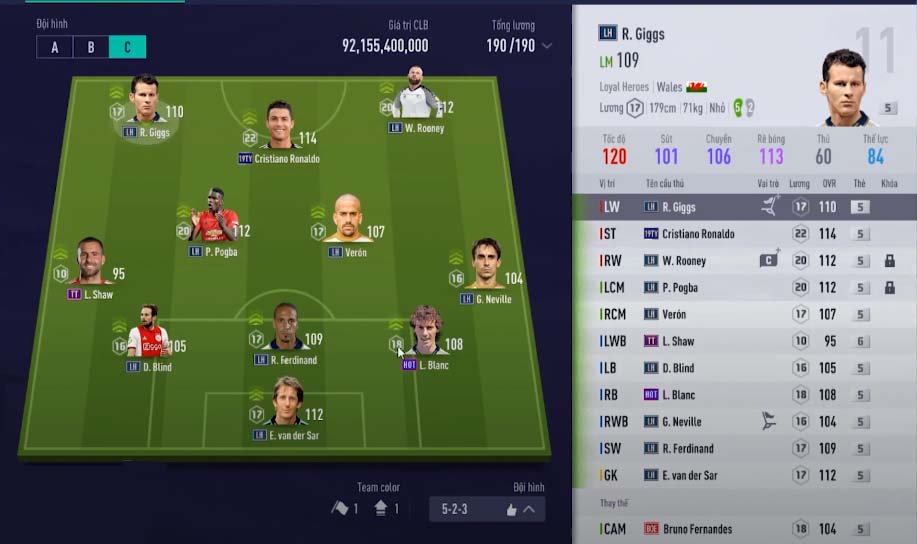
Task: Switch to squad tab A
Action: (54, 47)
